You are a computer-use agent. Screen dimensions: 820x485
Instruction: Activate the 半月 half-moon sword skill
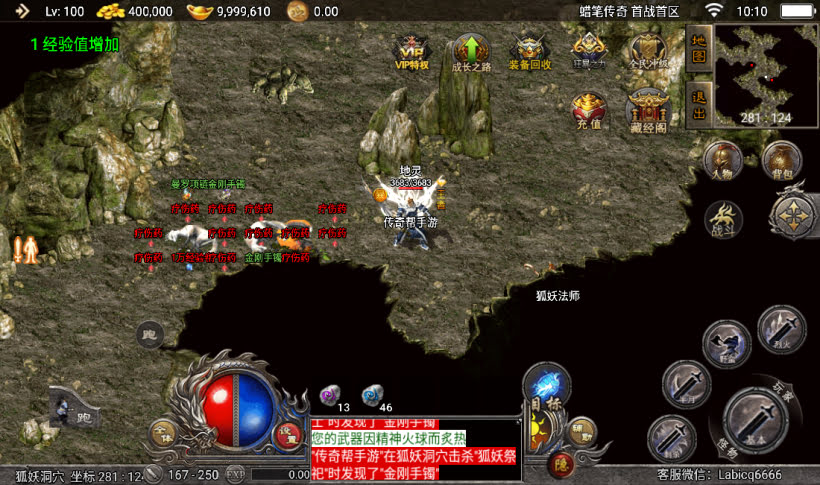pos(686,385)
